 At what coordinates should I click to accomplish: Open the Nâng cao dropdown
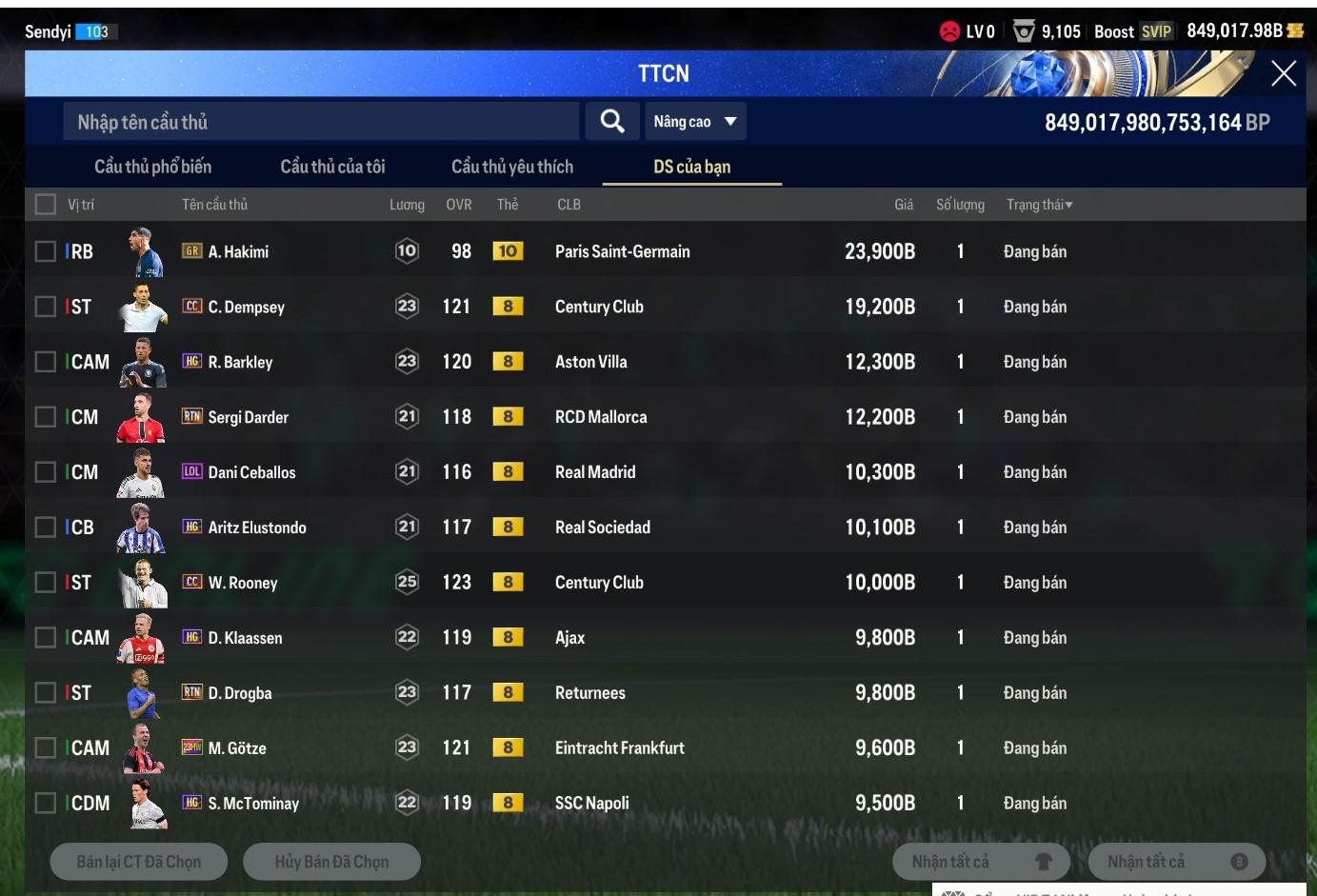point(694,122)
